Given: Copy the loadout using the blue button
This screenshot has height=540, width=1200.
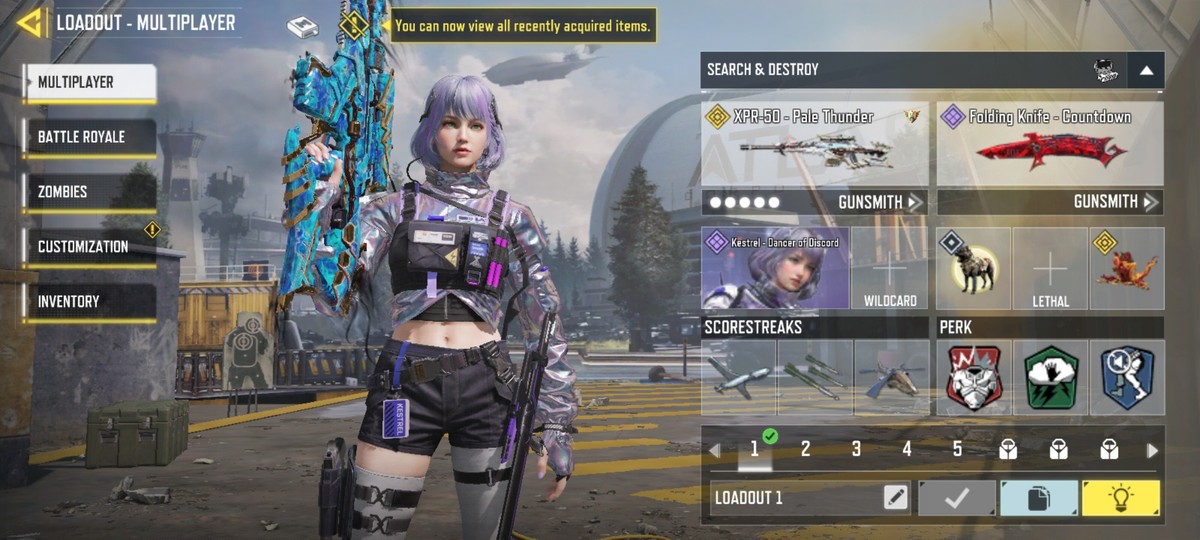Looking at the screenshot, I should [1039, 498].
